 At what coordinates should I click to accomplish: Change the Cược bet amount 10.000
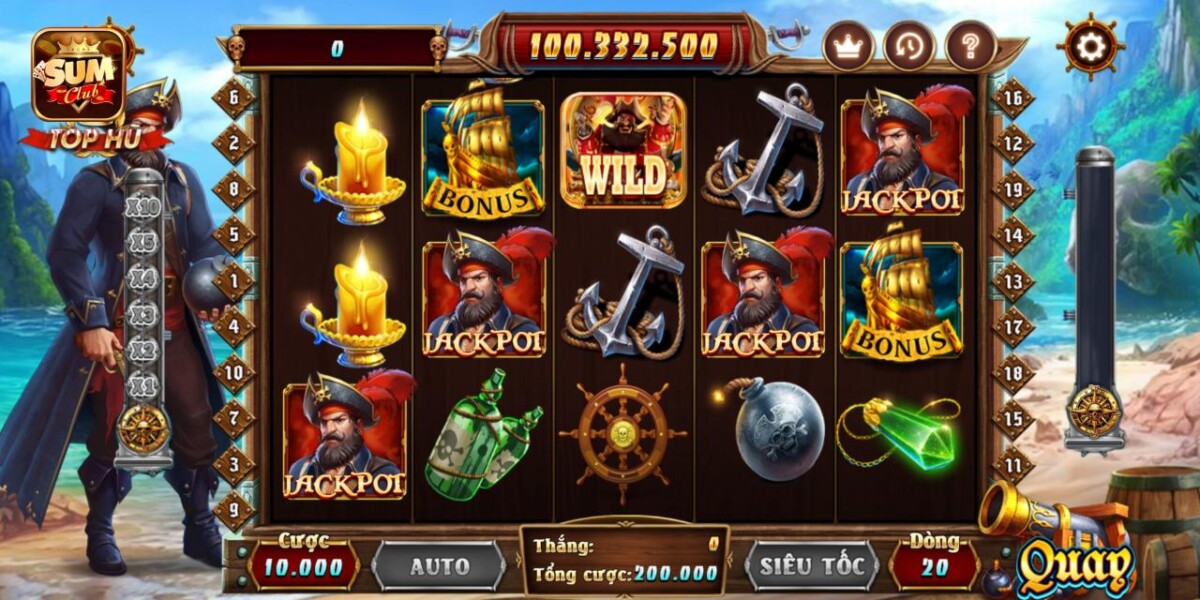pyautogui.click(x=303, y=567)
